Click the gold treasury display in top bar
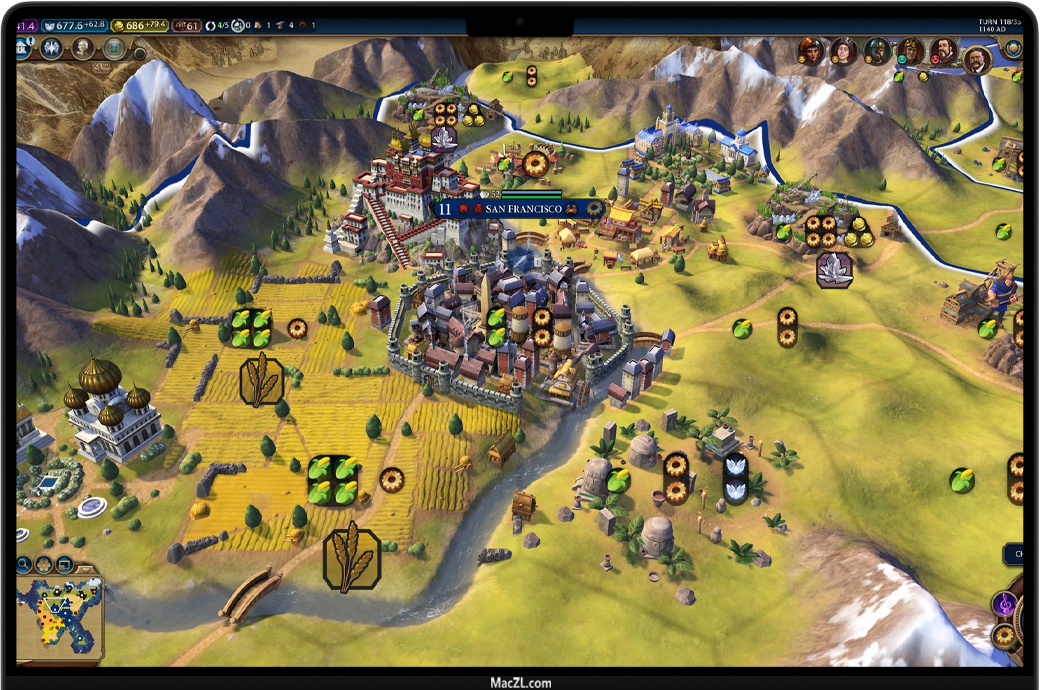1040x690 pixels. point(139,24)
